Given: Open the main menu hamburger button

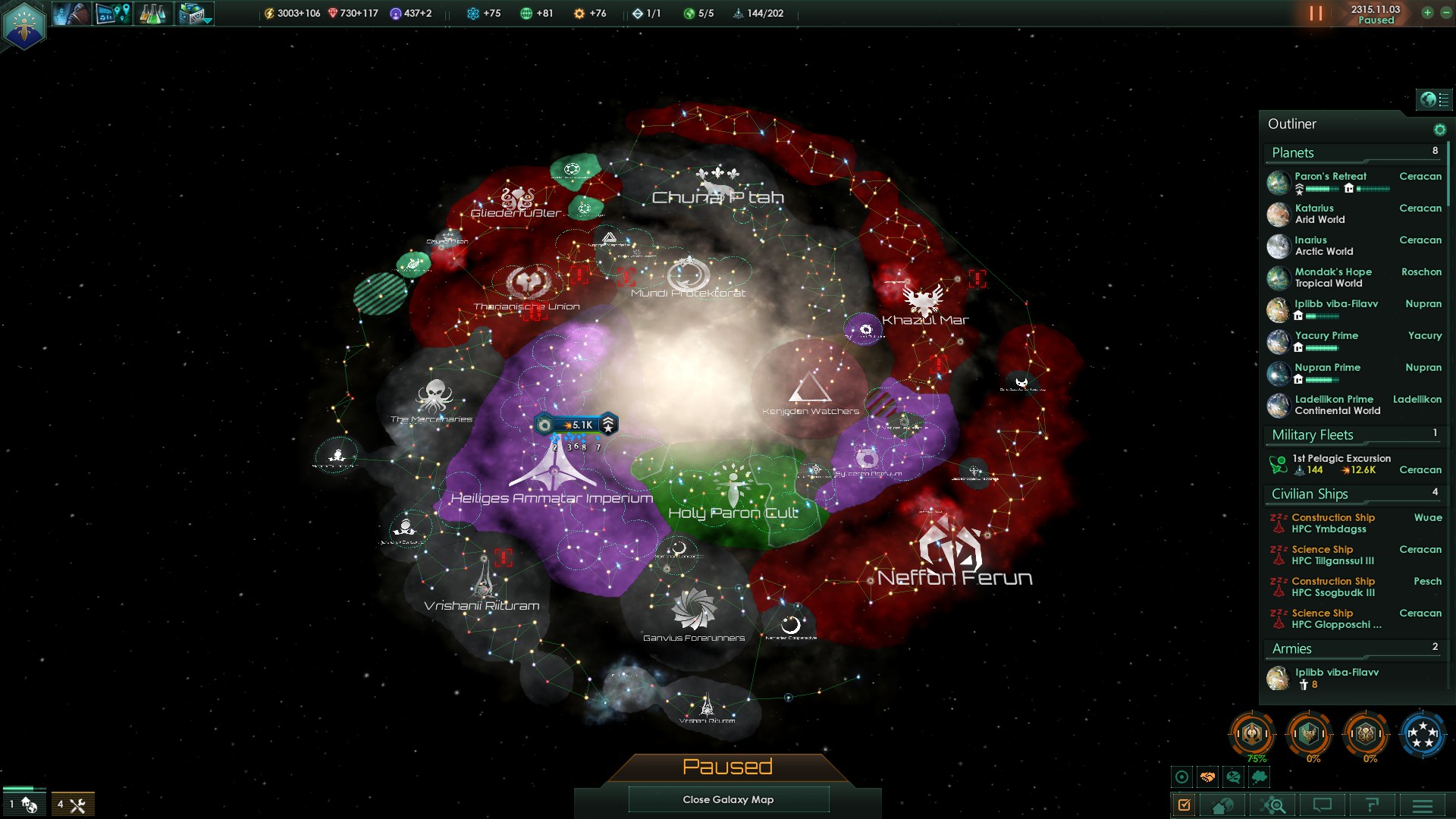Looking at the screenshot, I should tap(1422, 805).
